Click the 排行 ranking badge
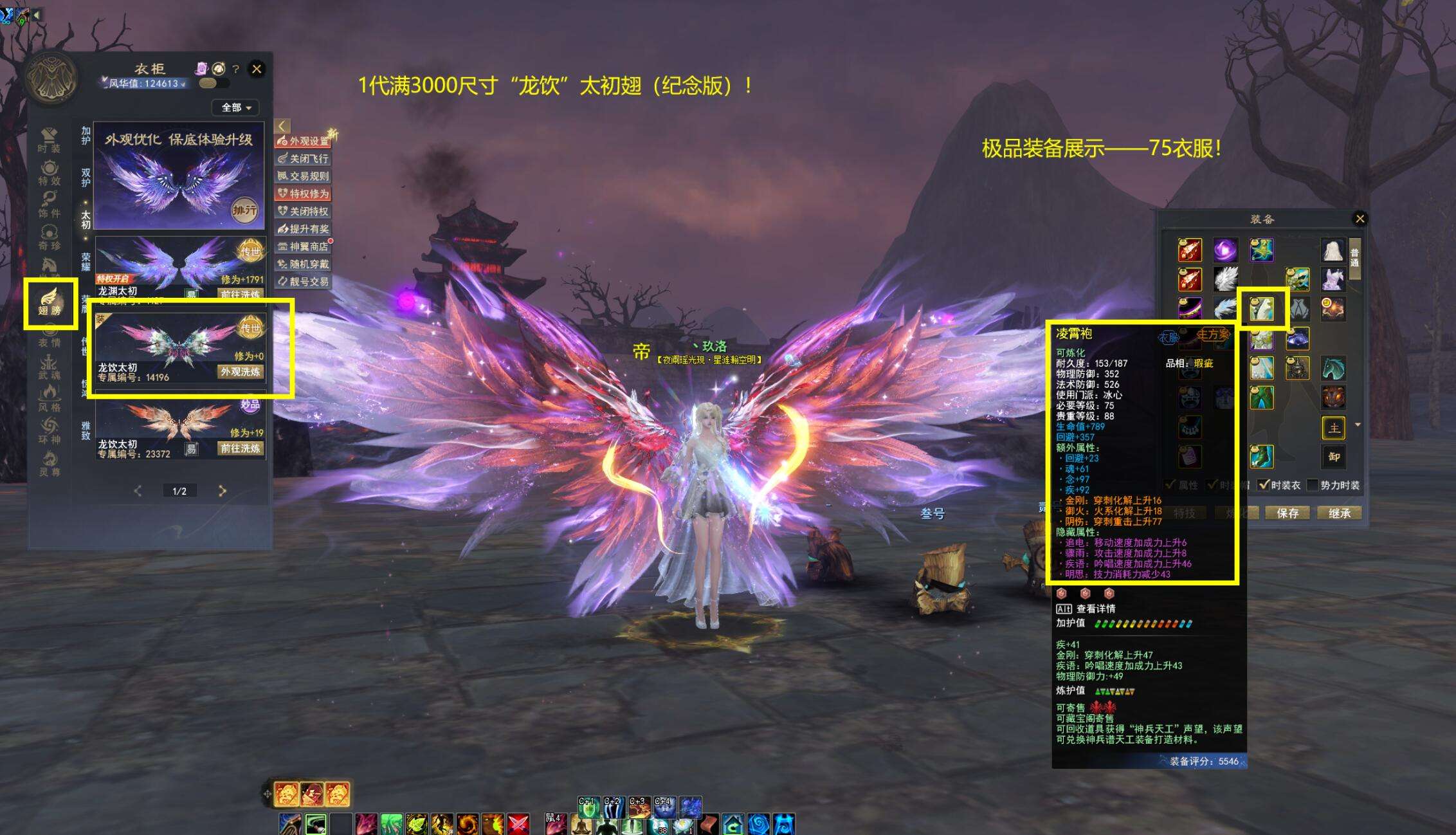Image resolution: width=1456 pixels, height=835 pixels. [x=244, y=210]
